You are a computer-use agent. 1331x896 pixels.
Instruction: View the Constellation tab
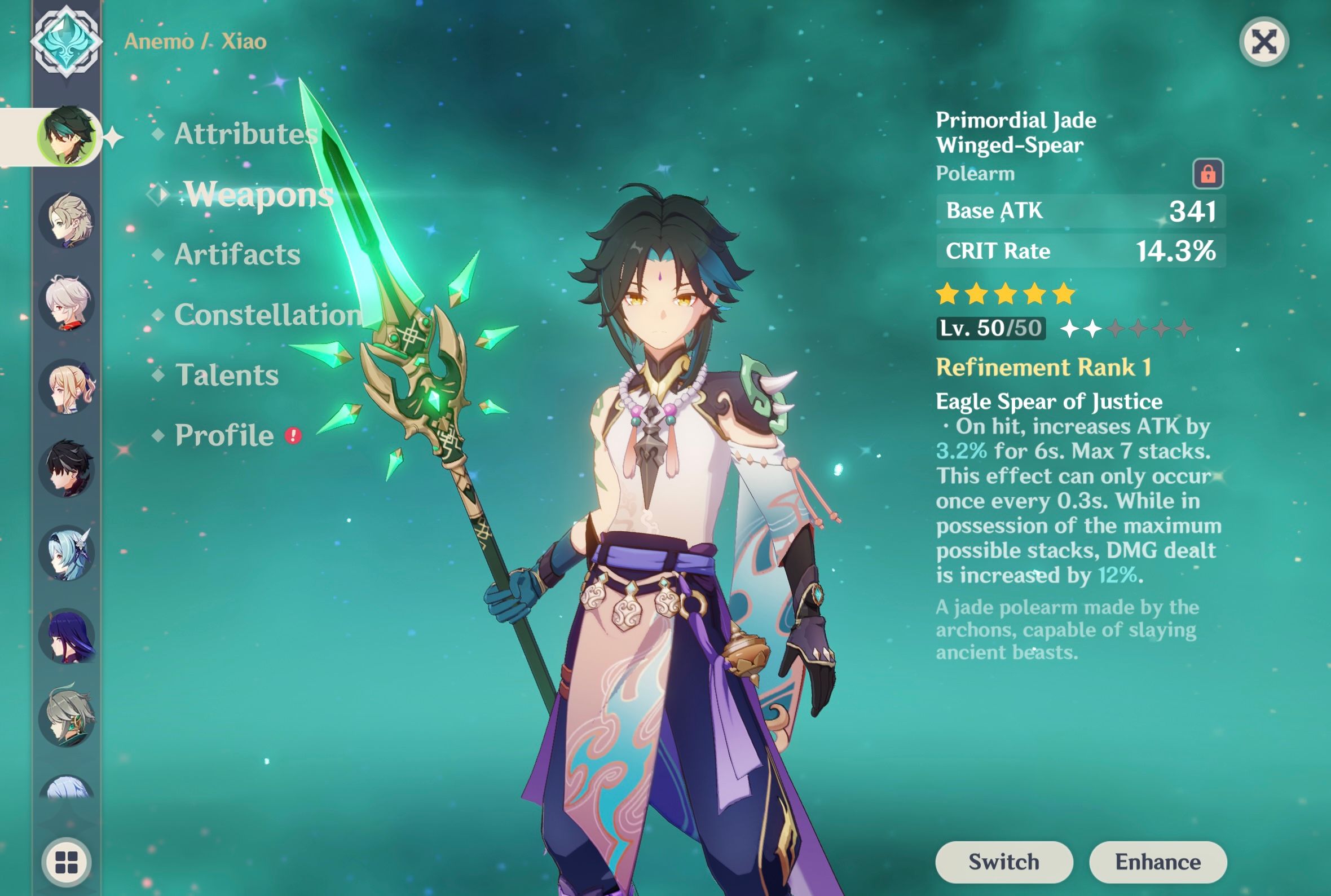(267, 315)
